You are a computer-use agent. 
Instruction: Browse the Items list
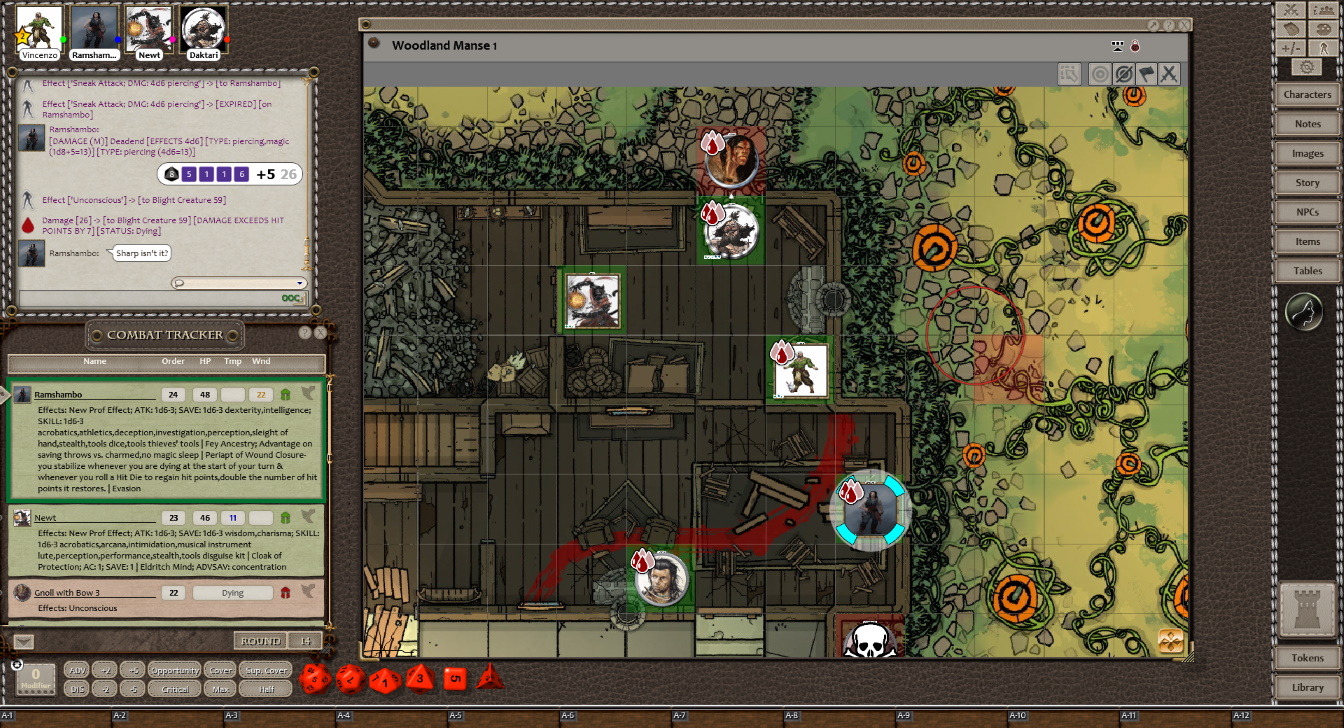click(1307, 241)
